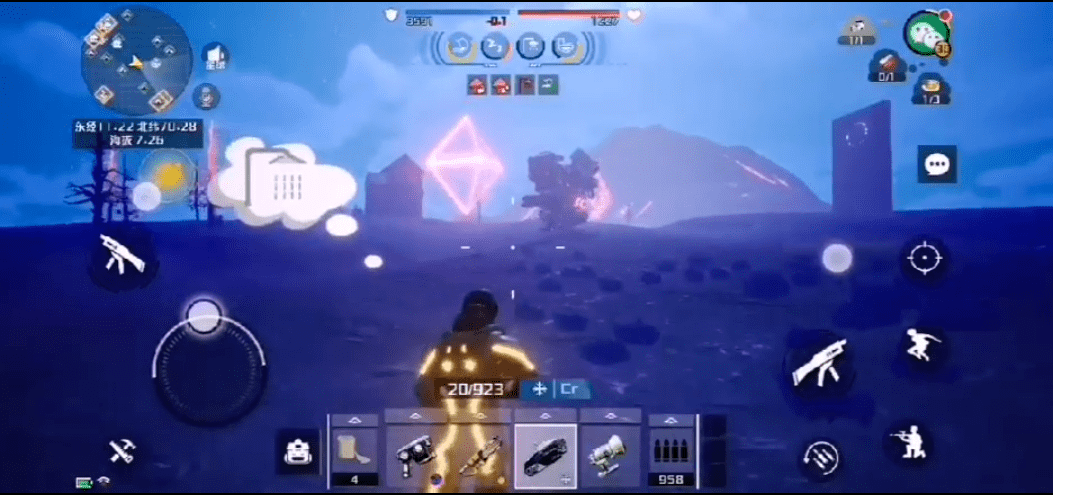Fire using the right-side gun button

pyautogui.click(x=819, y=365)
